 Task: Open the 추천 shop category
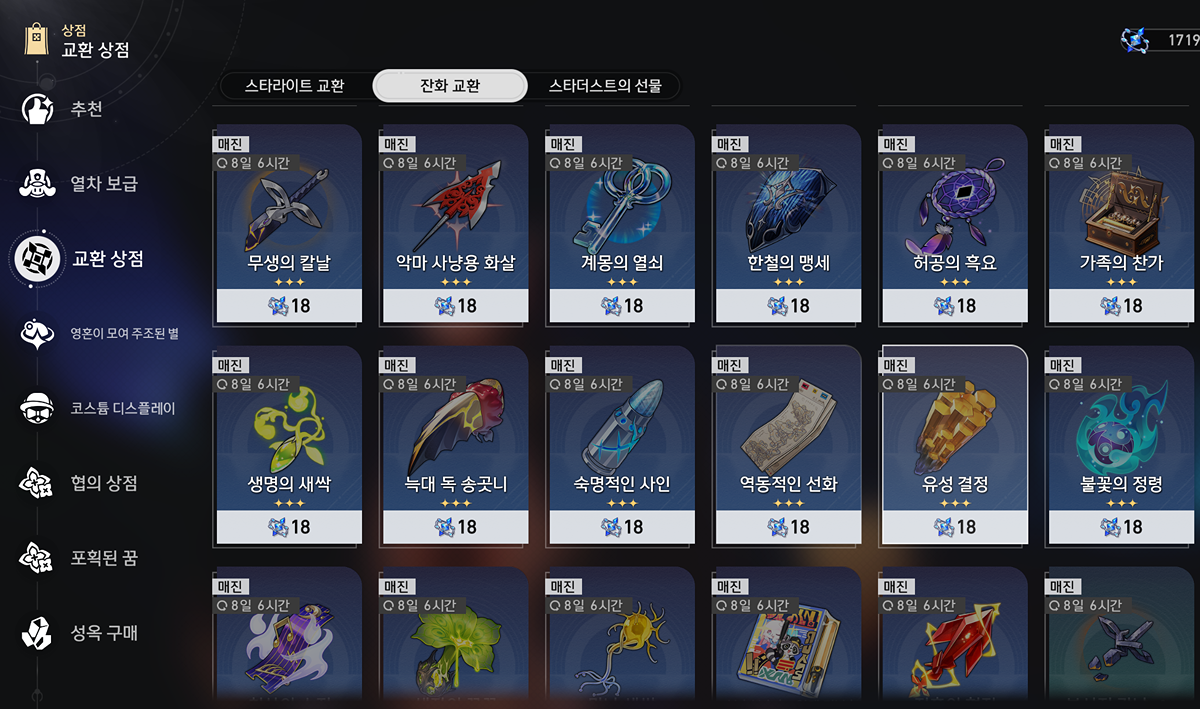click(86, 109)
